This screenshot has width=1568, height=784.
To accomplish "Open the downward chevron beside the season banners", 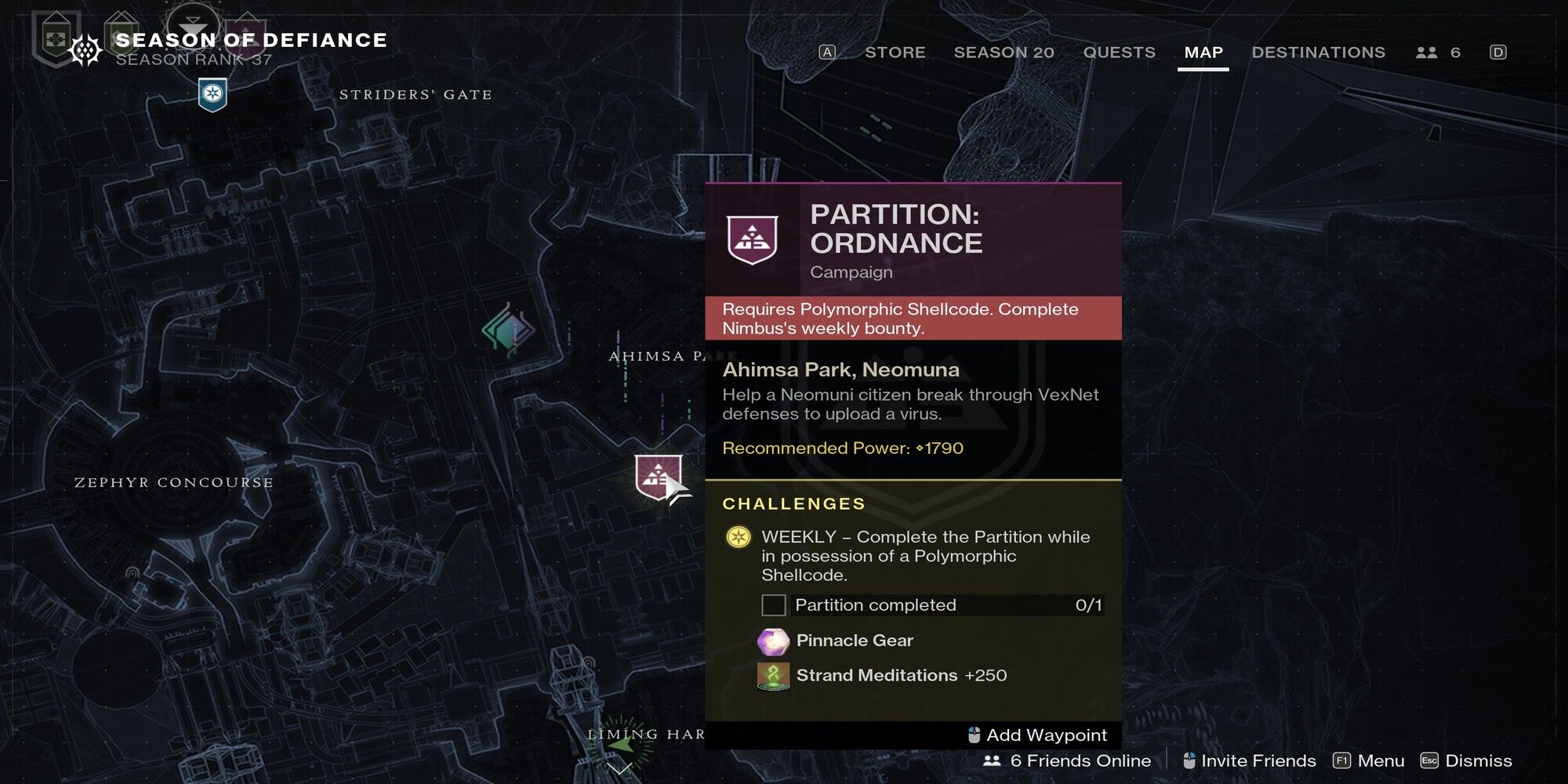I will pos(191,24).
